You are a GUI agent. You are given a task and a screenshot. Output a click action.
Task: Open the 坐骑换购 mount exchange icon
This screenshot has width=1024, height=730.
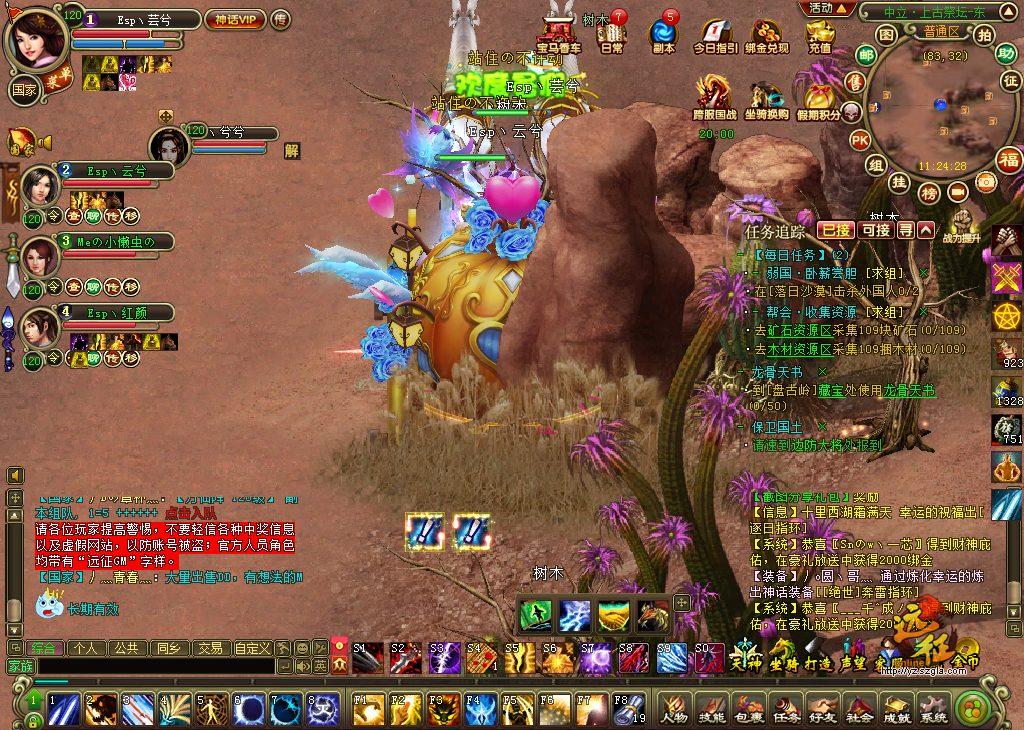[x=766, y=100]
